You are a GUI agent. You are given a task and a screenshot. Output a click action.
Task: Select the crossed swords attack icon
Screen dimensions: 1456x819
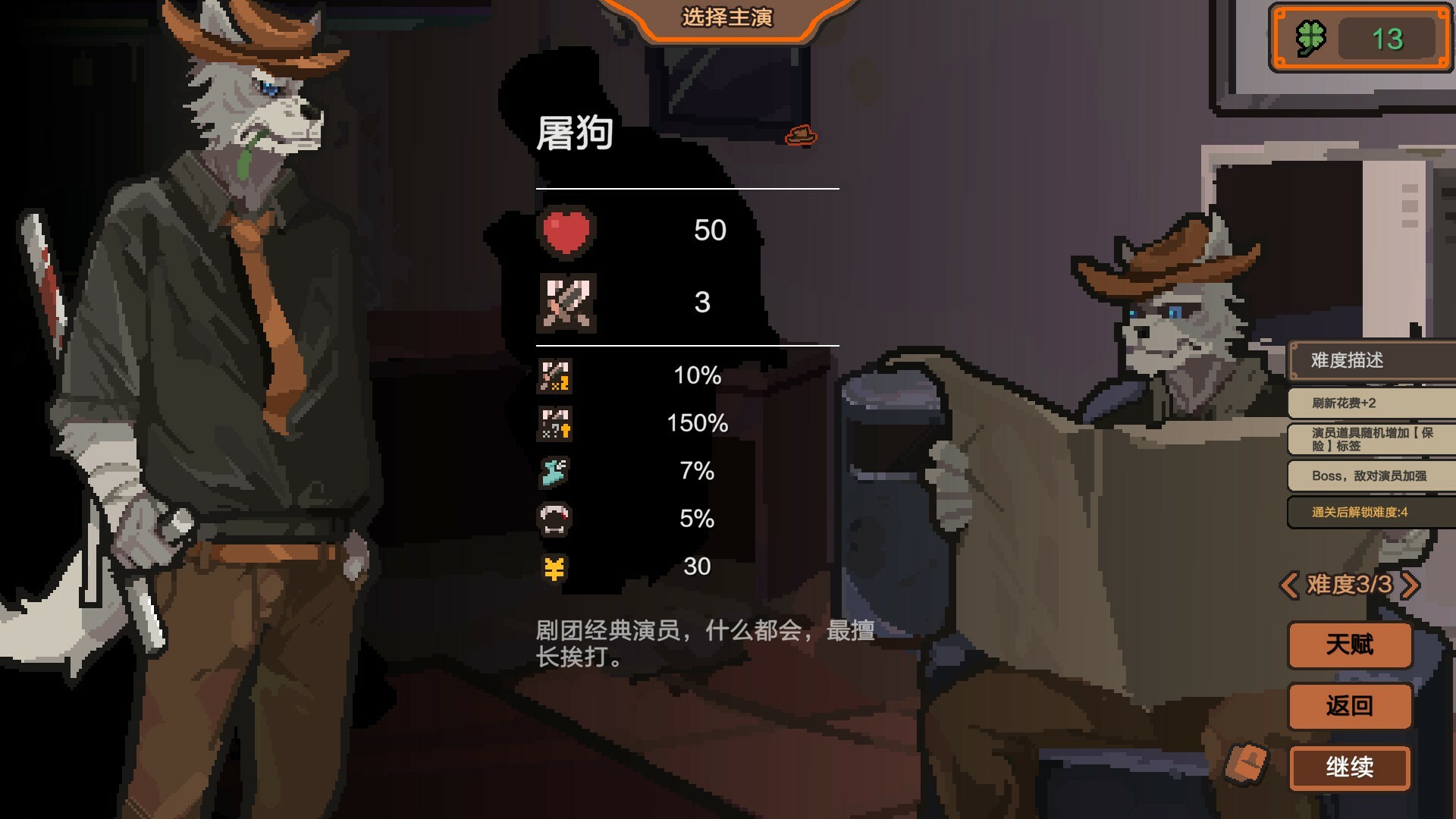pos(565,303)
